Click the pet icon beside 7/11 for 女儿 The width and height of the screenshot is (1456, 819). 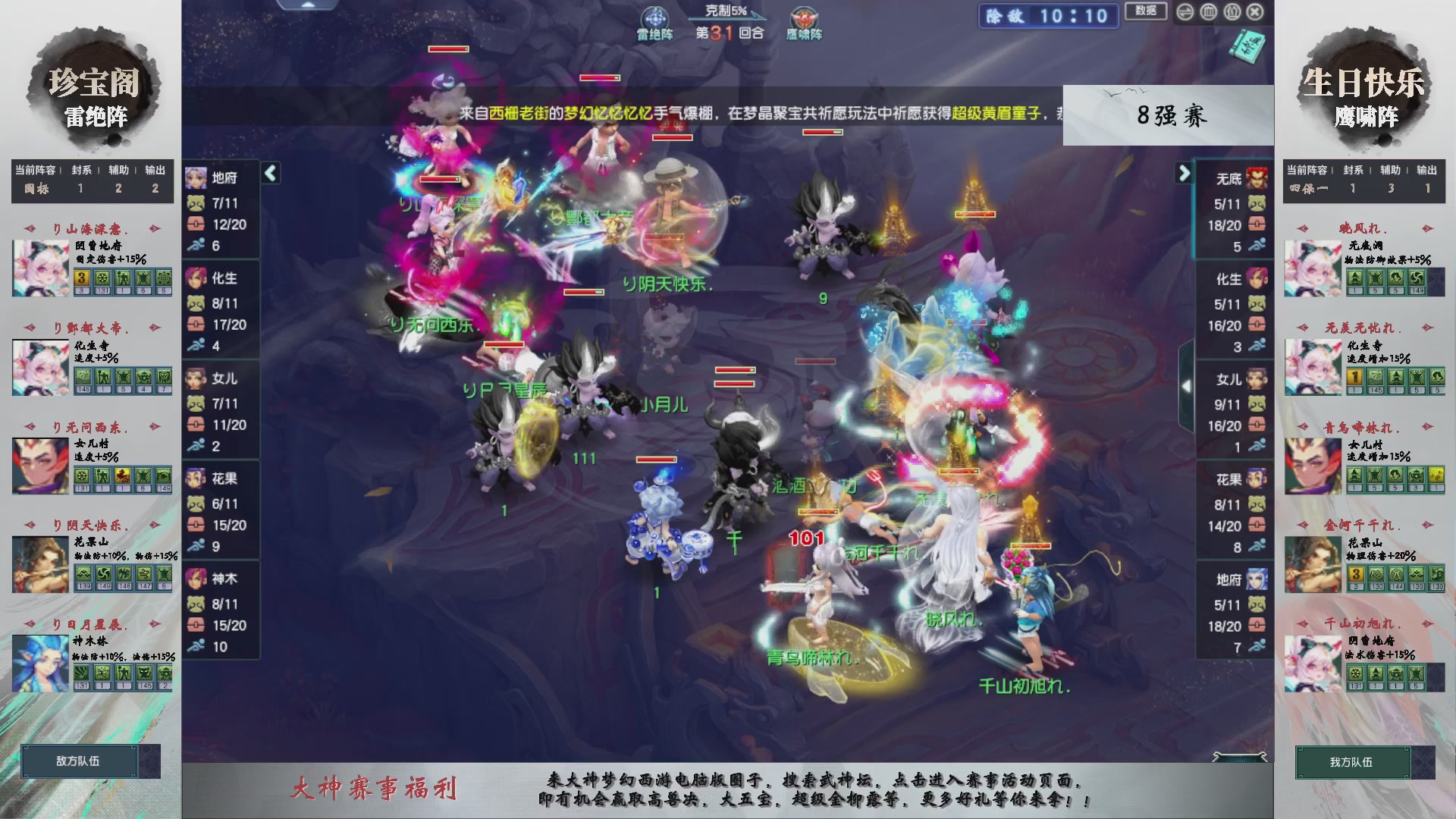click(x=197, y=404)
